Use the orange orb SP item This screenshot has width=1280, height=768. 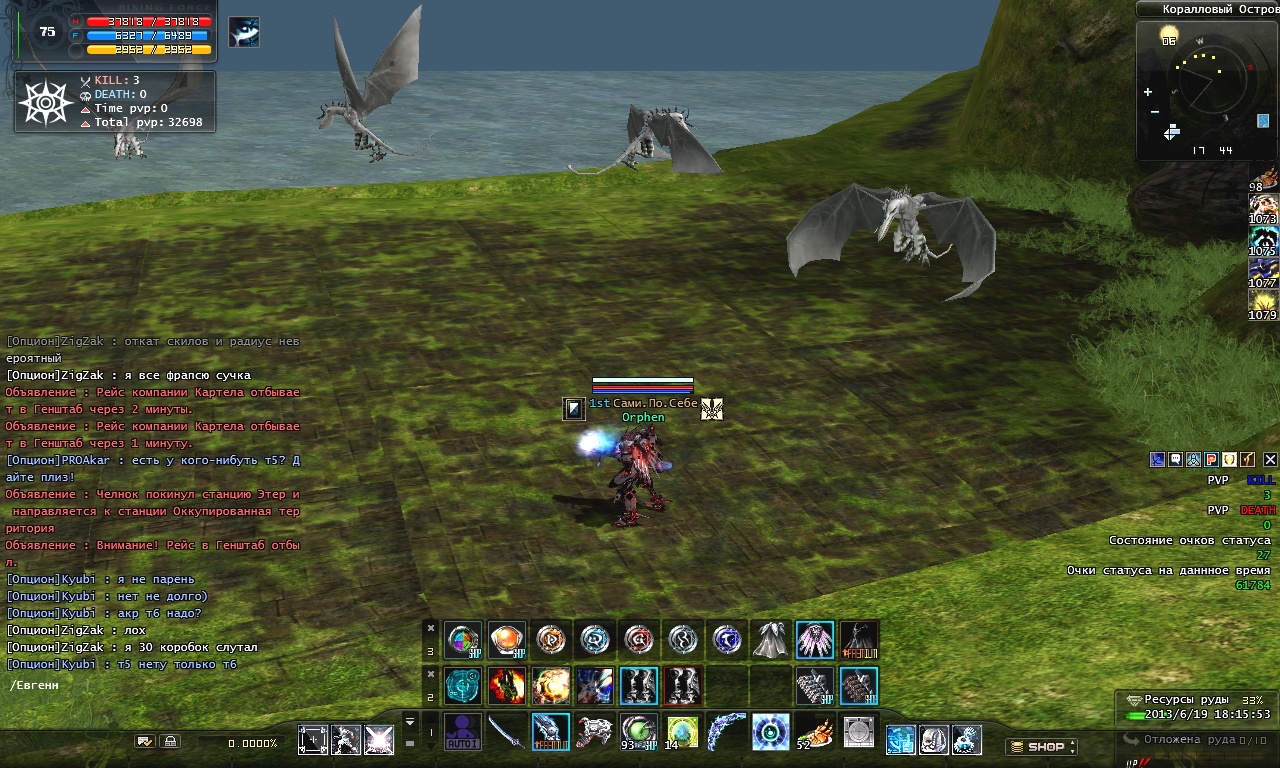(x=507, y=640)
